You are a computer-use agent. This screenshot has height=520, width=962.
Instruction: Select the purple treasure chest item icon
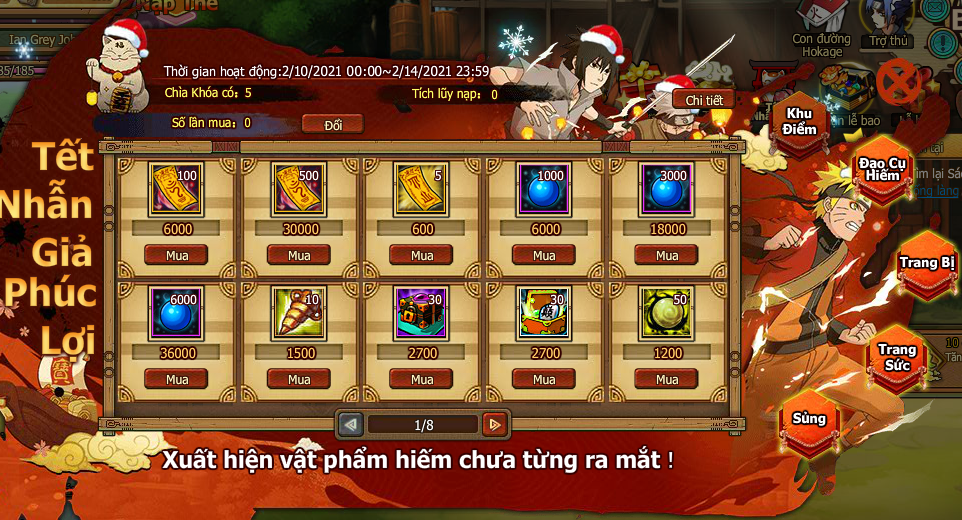tap(421, 314)
